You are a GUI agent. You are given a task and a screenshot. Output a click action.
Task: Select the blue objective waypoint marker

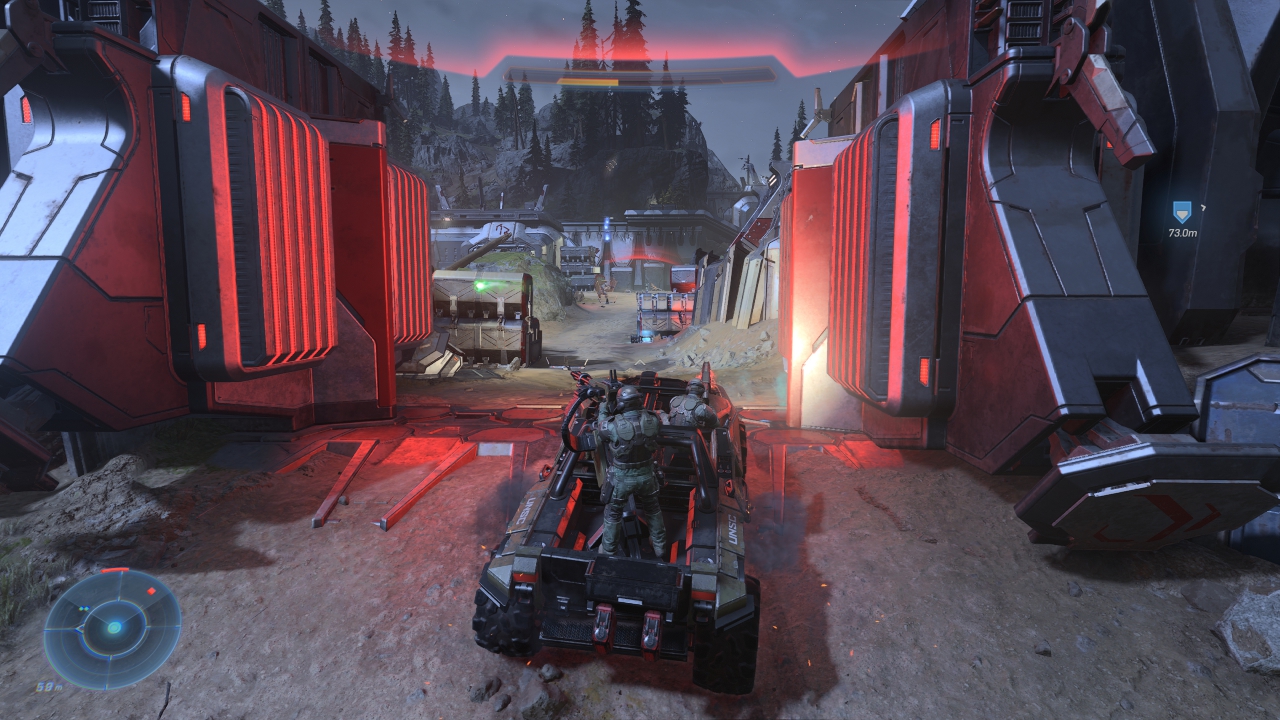coord(1182,212)
